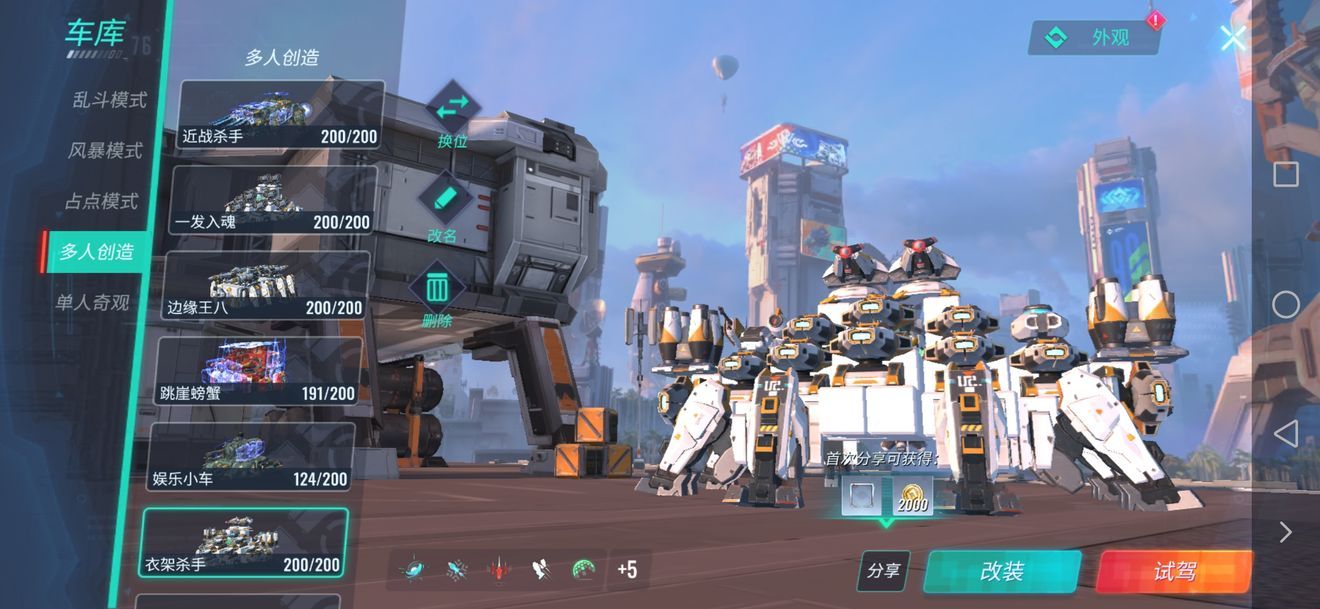Screen dimensions: 1320x609
Task: Switch to the 单人奇观 tab
Action: [92, 302]
